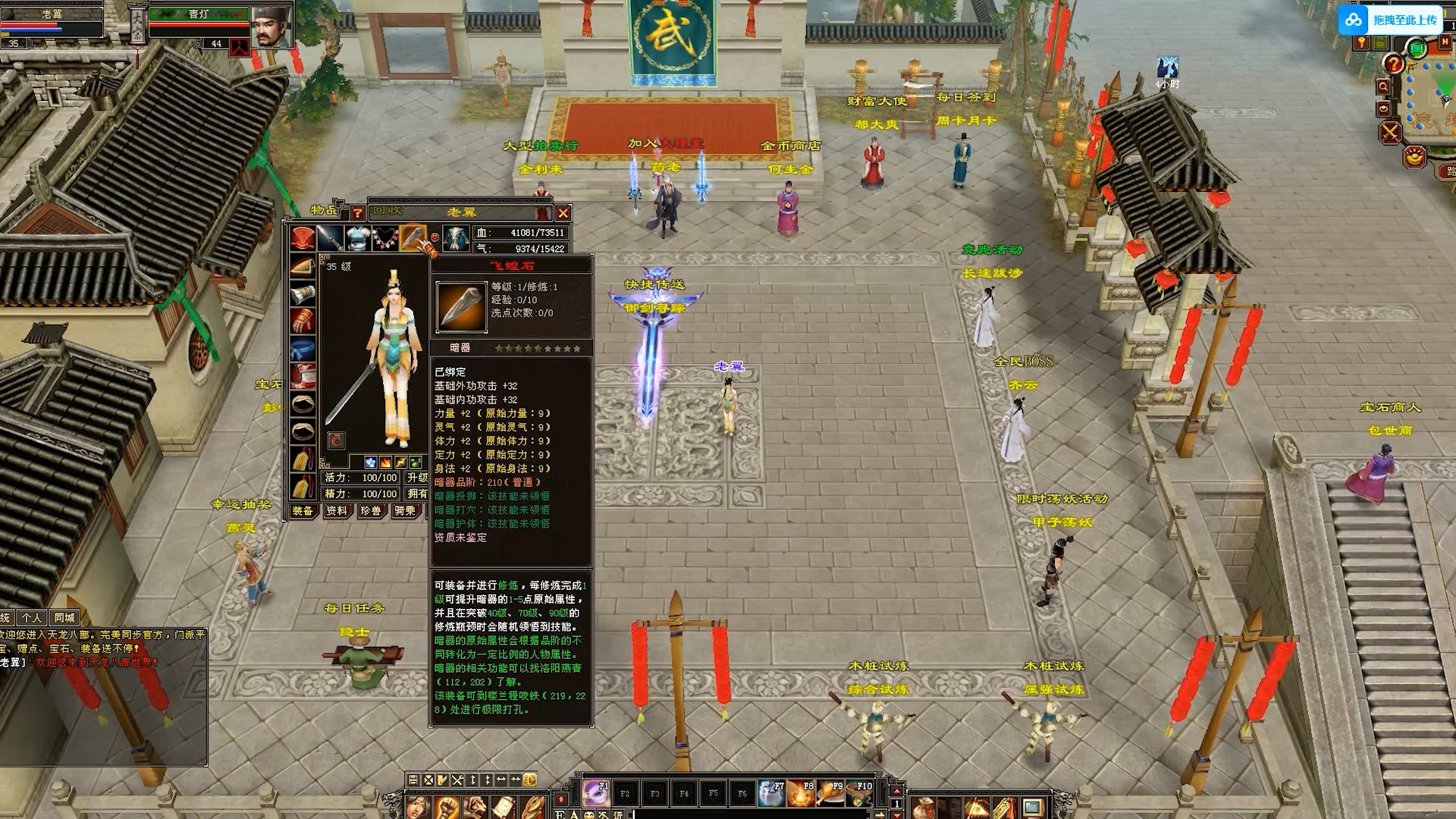Select the hidden weapon 飞蝗石 slot

pos(413,238)
